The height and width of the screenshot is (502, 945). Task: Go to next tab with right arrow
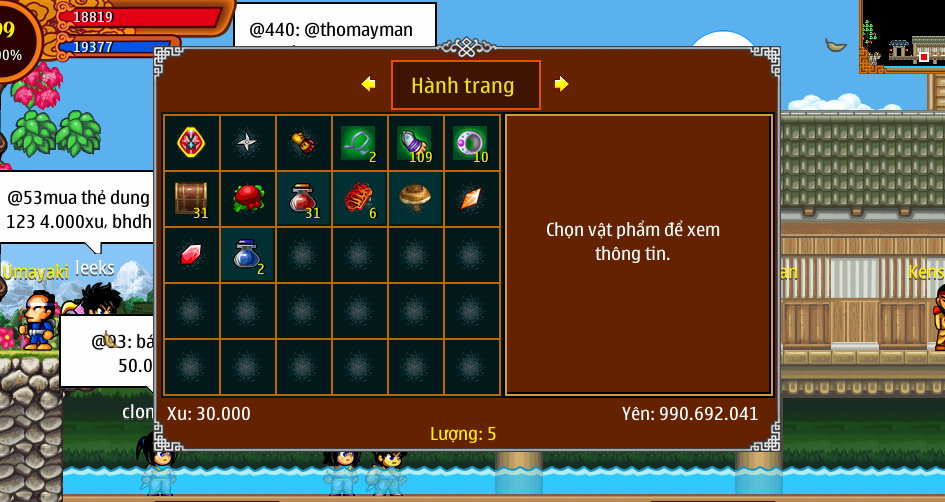tap(561, 85)
